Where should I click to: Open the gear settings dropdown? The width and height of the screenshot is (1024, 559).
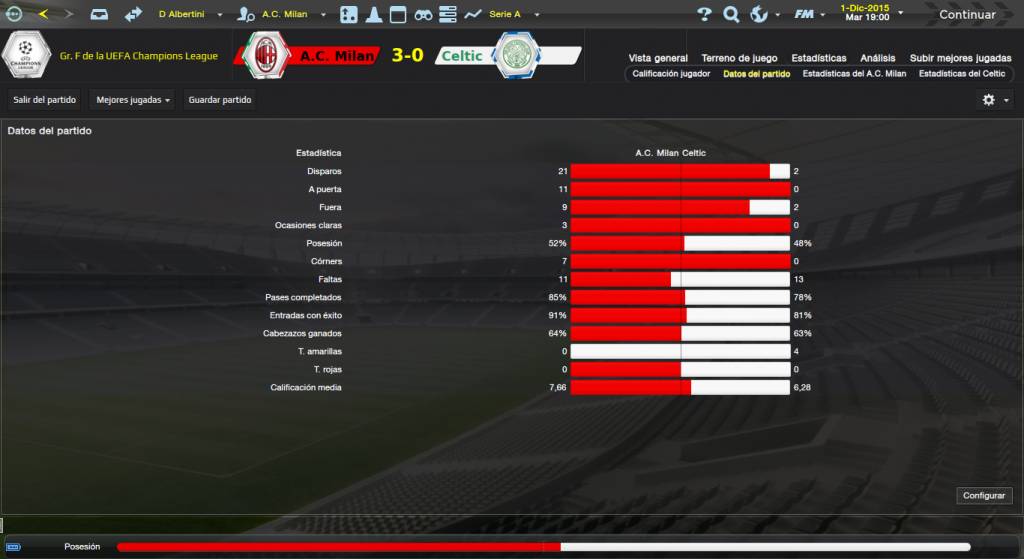995,99
